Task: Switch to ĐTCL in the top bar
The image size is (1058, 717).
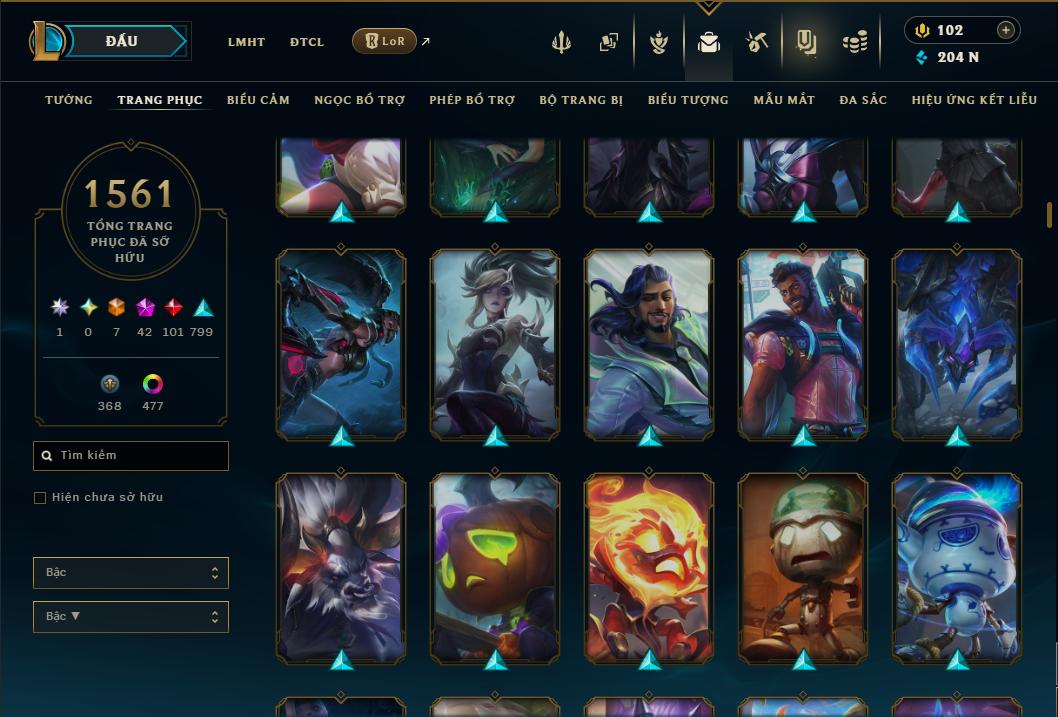Action: [x=307, y=42]
